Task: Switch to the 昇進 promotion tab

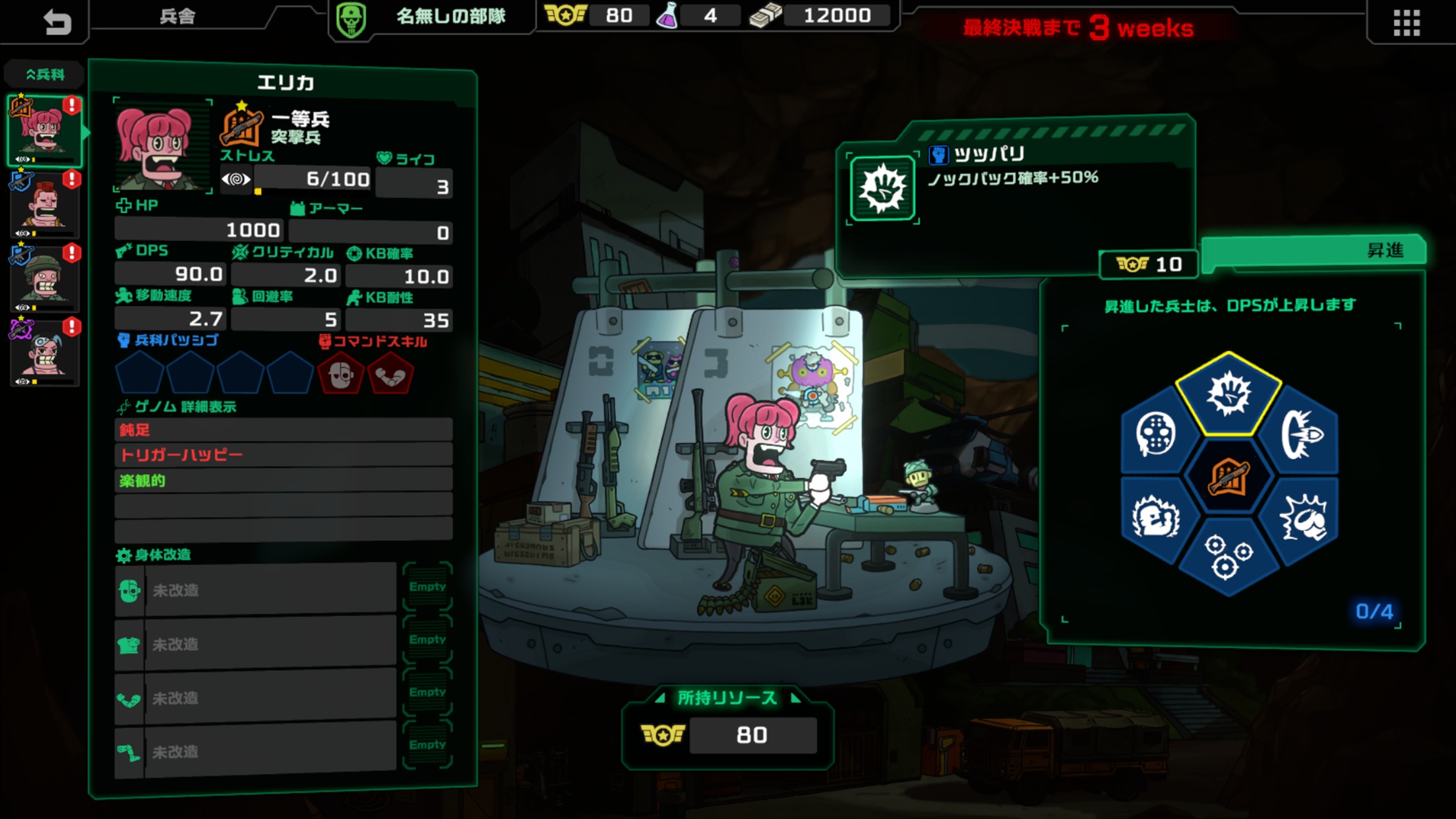Action: point(1387,250)
